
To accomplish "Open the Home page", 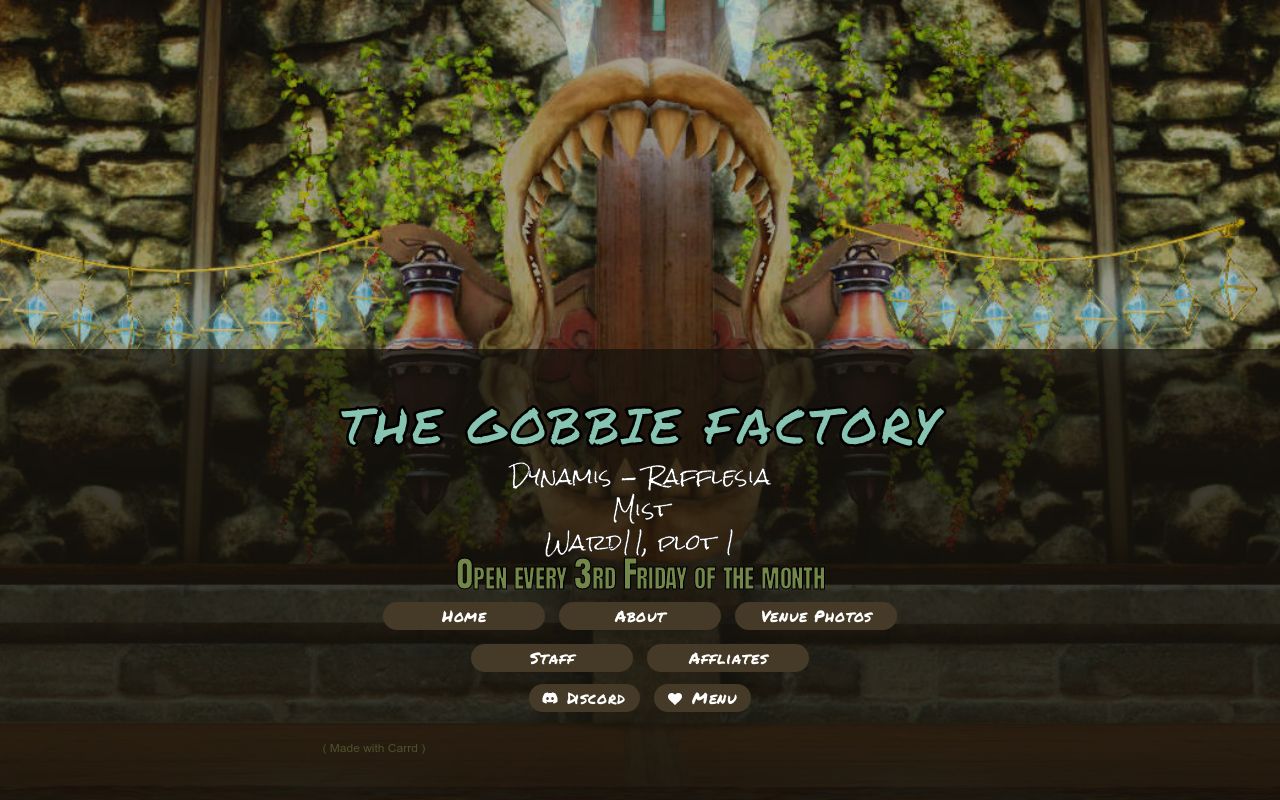I will tap(463, 616).
